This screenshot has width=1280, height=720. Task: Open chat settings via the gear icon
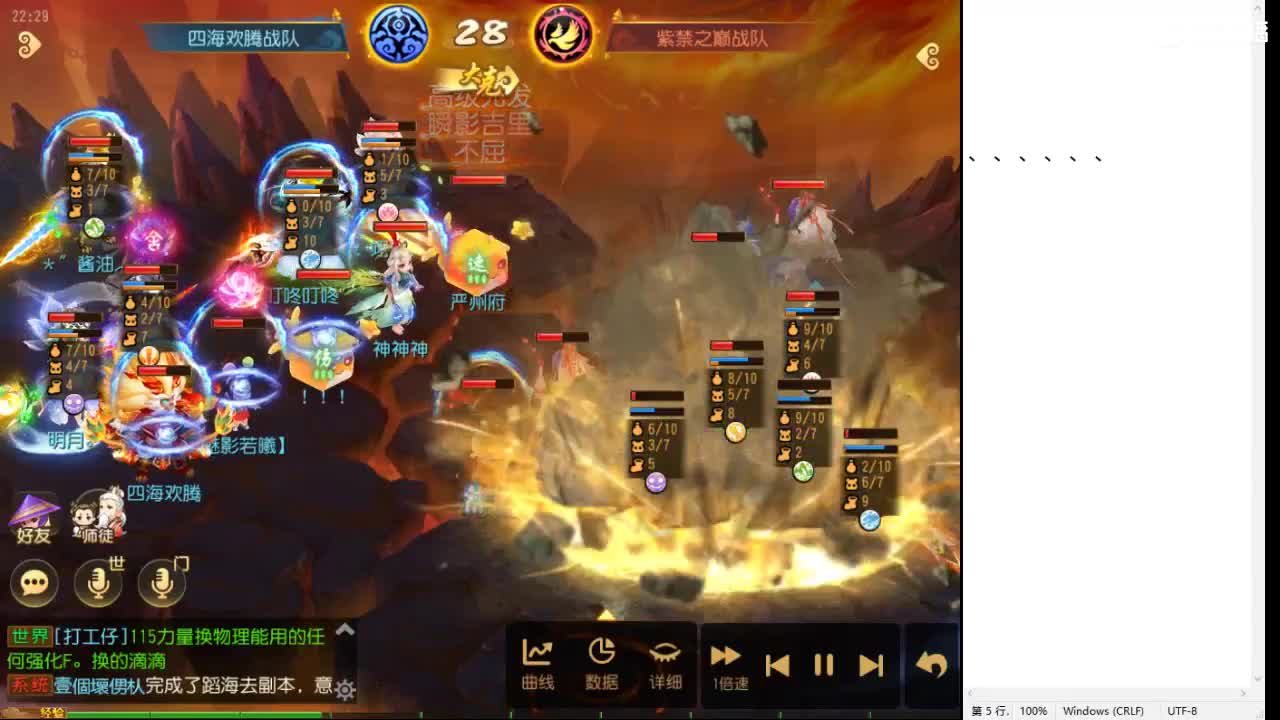pyautogui.click(x=344, y=690)
